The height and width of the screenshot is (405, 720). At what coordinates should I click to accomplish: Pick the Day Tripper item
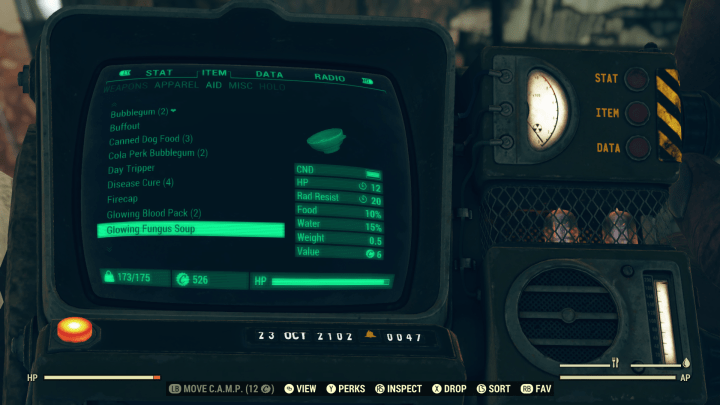coord(132,169)
